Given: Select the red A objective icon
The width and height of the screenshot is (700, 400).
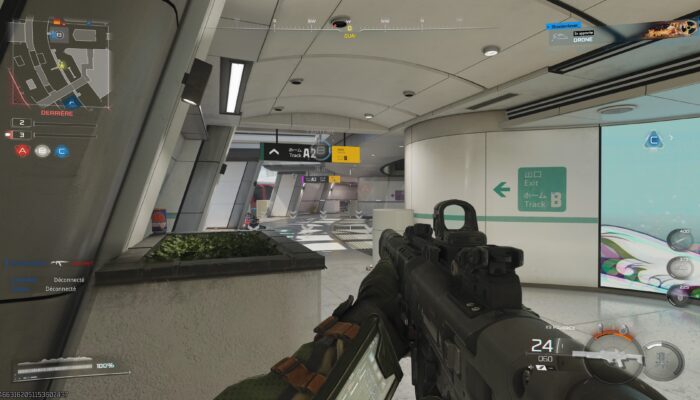Looking at the screenshot, I should click(x=22, y=151).
